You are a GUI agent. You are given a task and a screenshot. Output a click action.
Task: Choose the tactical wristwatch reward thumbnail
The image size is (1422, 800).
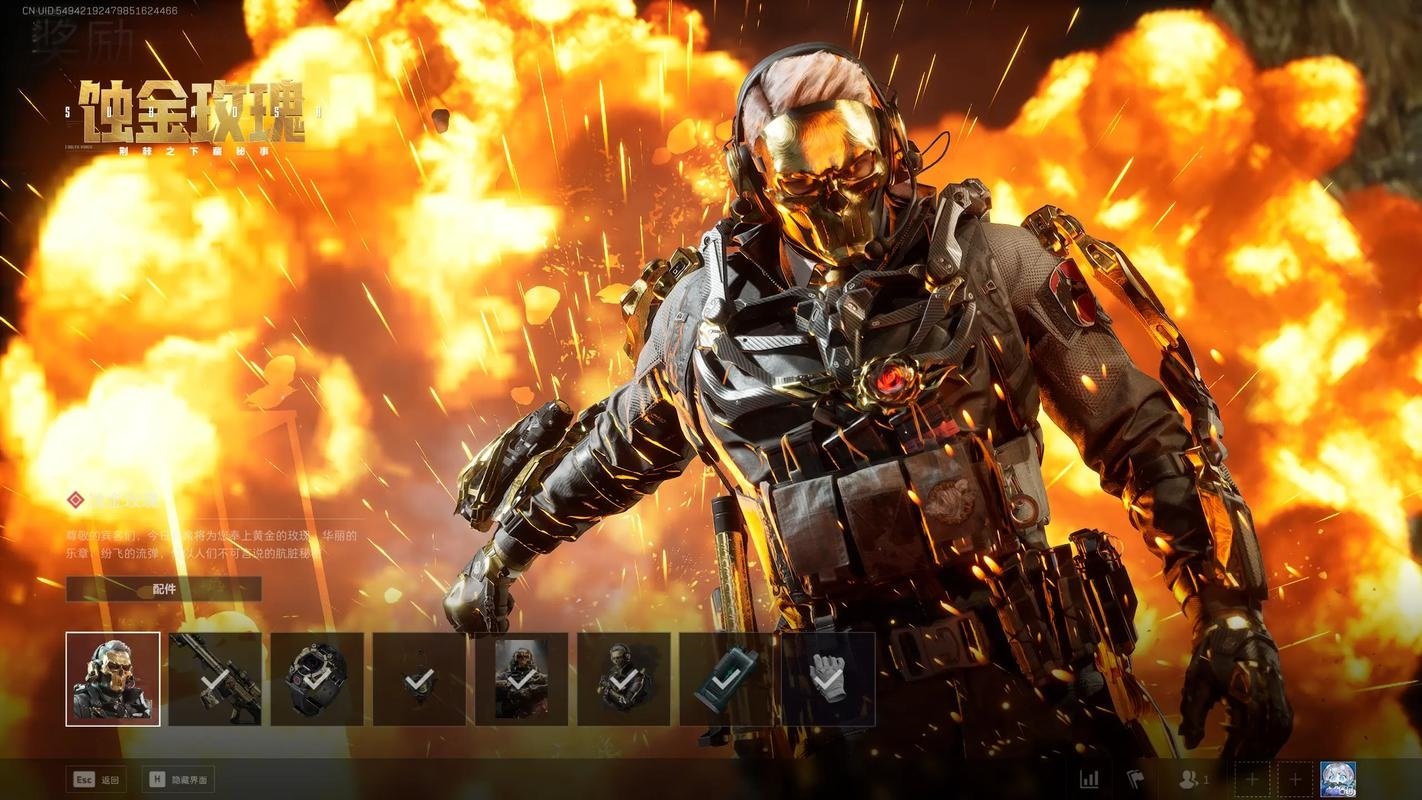click(x=317, y=679)
